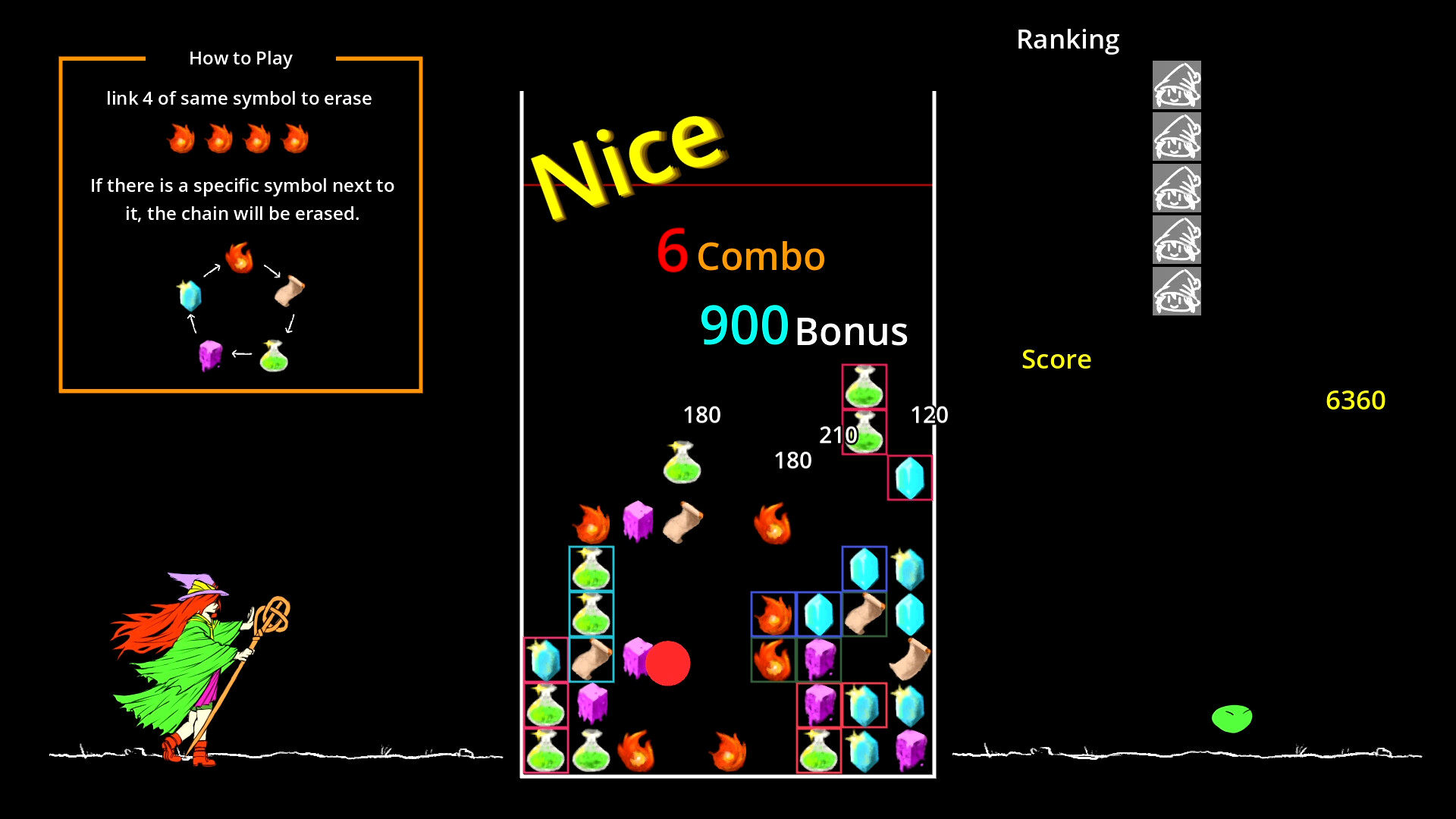Open the pink-outlined crystal at the board edge

coord(909,477)
